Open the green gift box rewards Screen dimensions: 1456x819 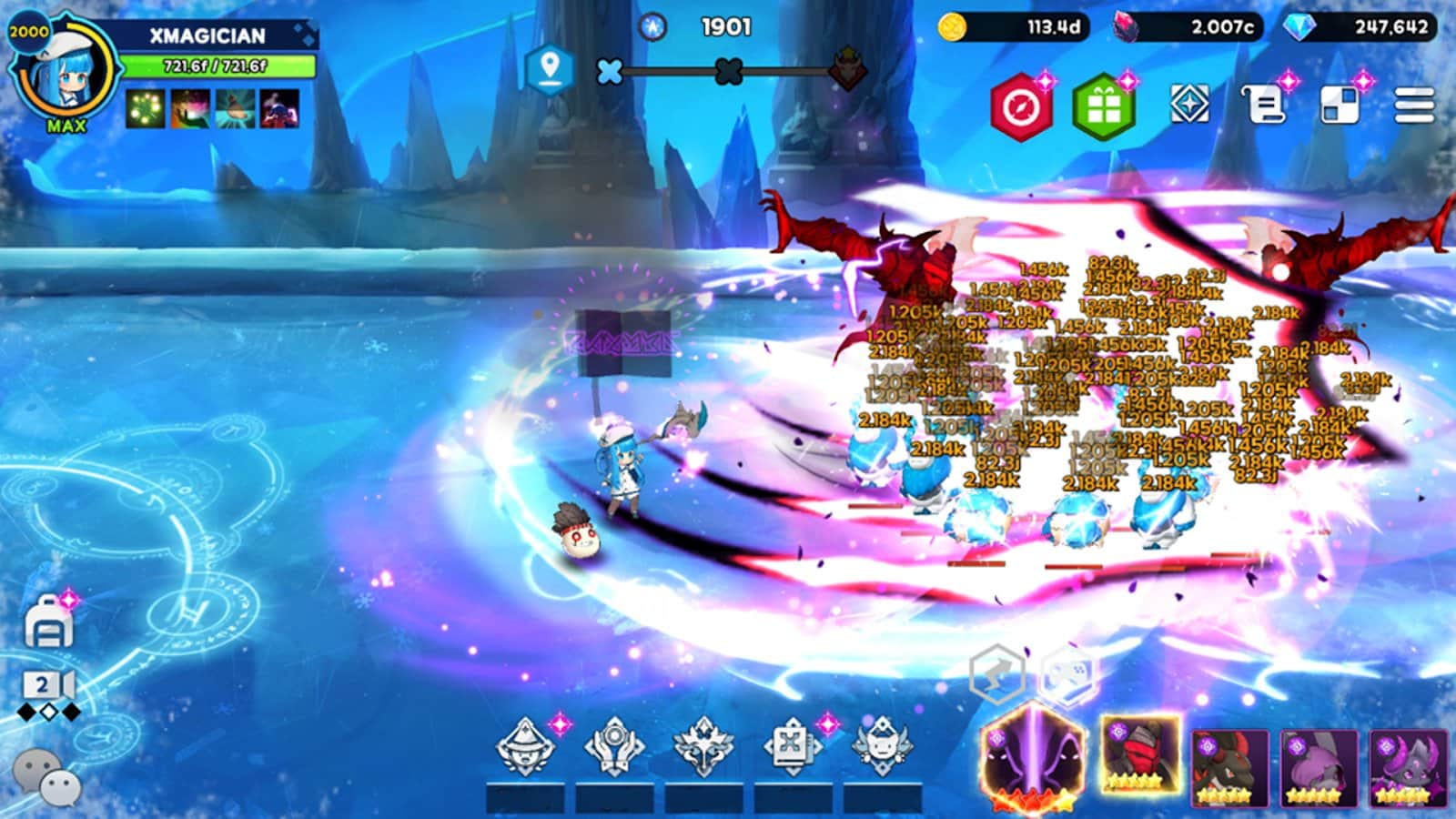click(x=1104, y=106)
